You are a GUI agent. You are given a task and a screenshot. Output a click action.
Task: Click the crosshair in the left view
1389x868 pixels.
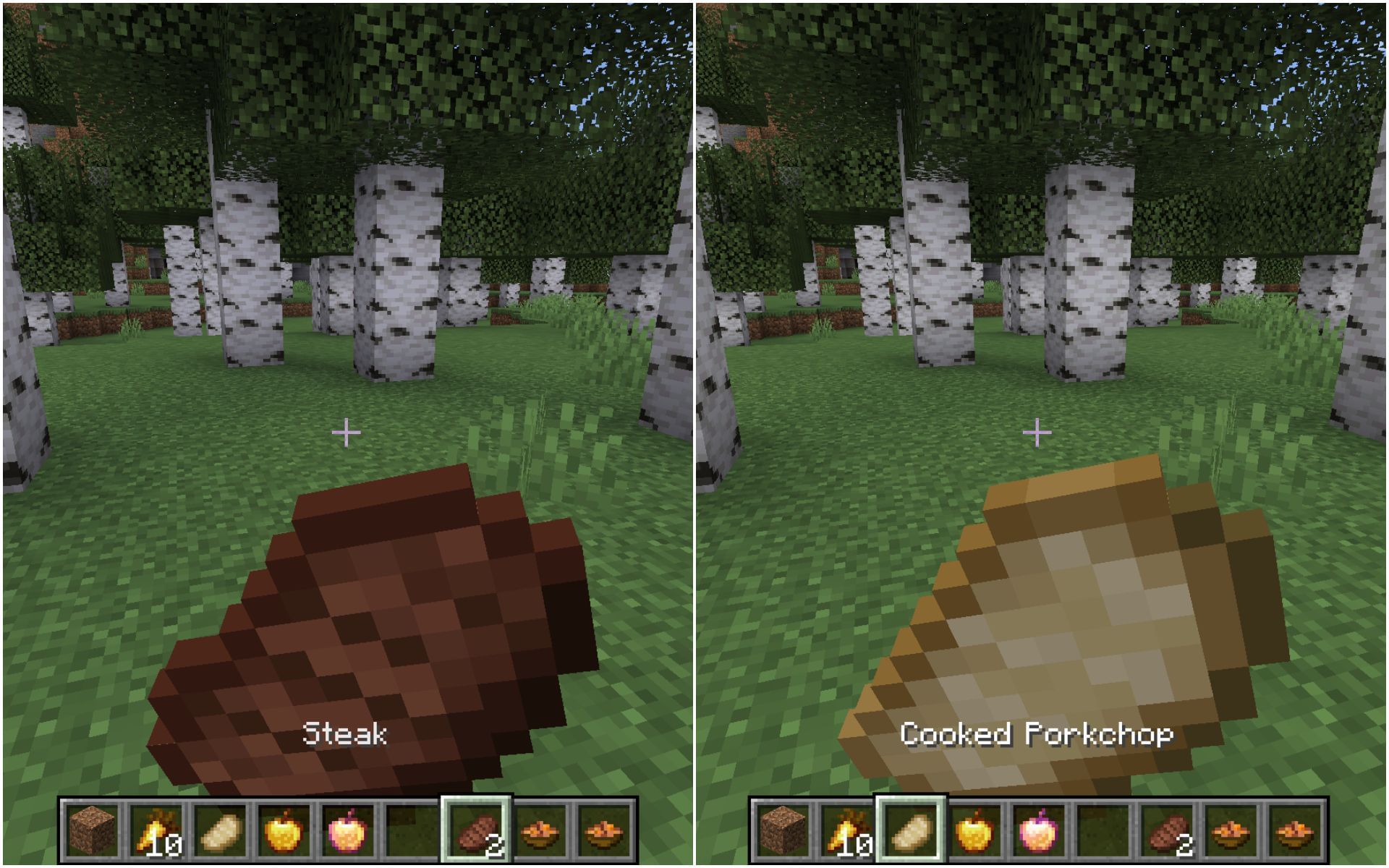(x=347, y=432)
